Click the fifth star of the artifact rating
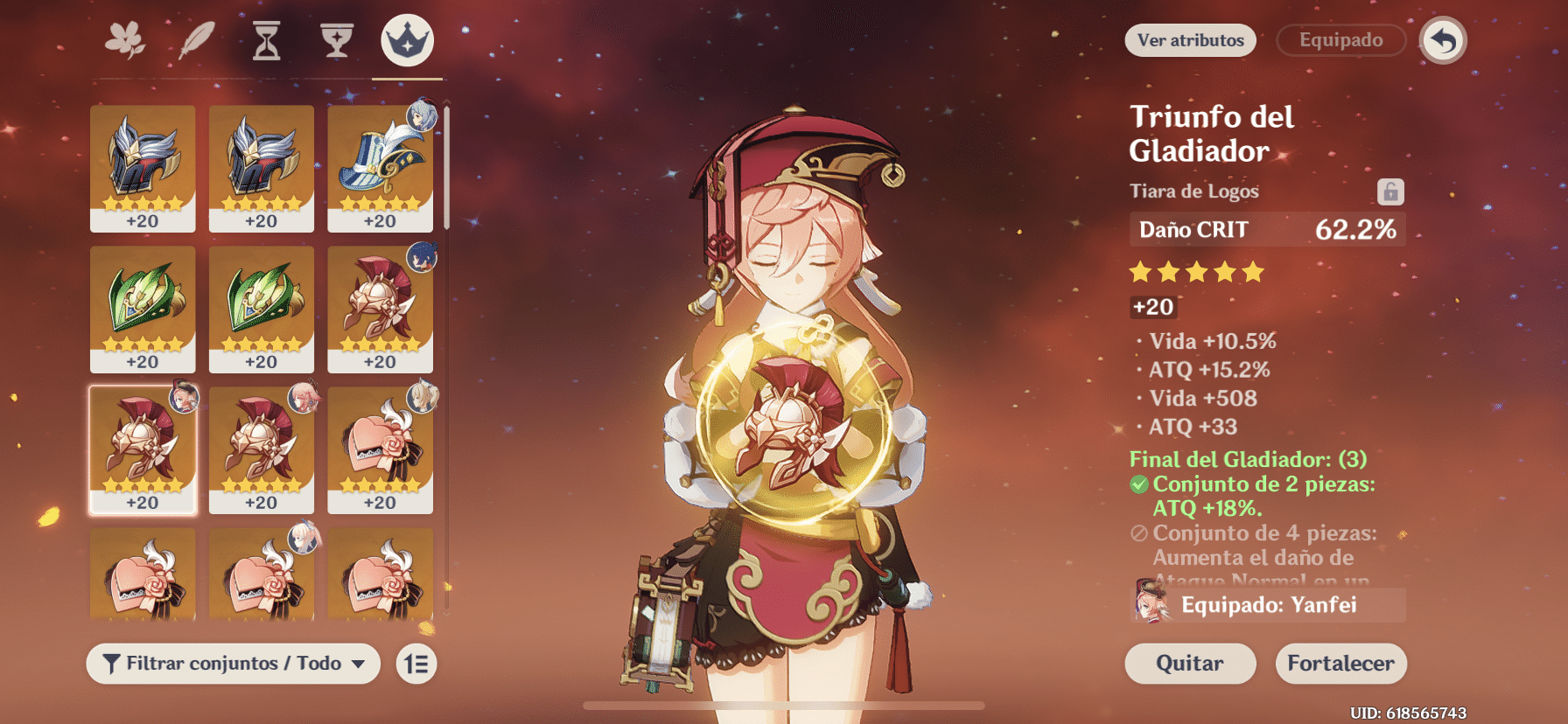The width and height of the screenshot is (1568, 724). (x=1254, y=272)
